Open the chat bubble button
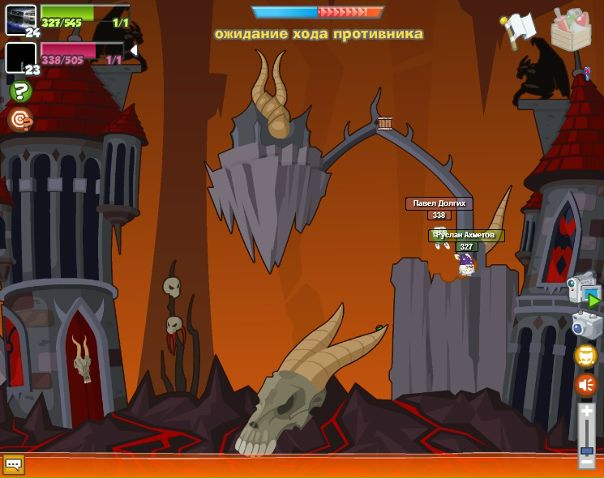The width and height of the screenshot is (604, 478). point(13,465)
